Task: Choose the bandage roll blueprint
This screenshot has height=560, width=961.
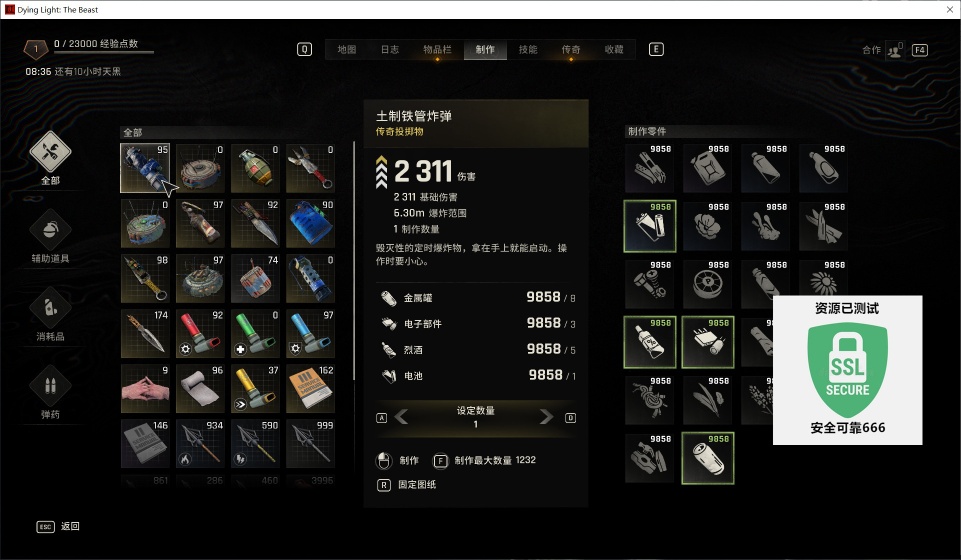Action: pyautogui.click(x=200, y=388)
